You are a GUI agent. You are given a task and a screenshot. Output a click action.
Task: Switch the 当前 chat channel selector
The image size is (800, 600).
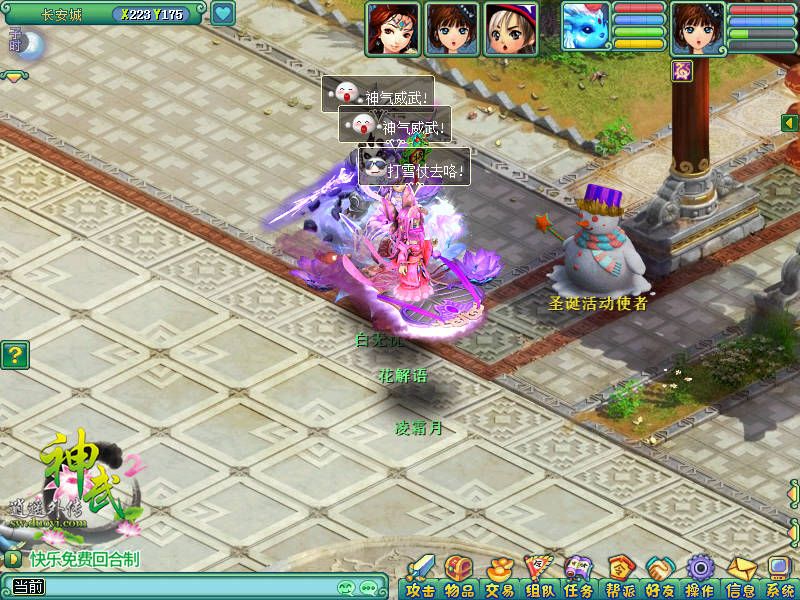pos(26,587)
